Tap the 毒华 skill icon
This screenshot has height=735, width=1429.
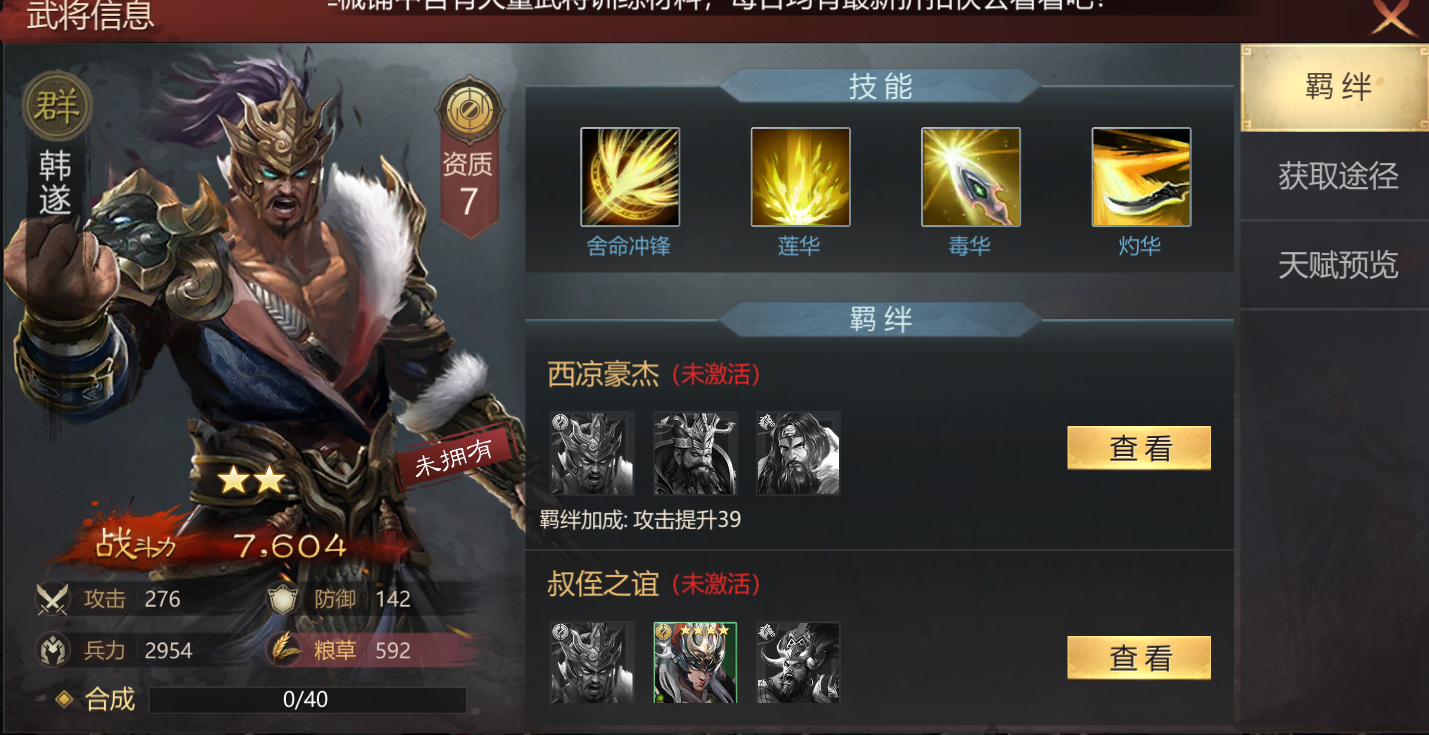point(970,177)
